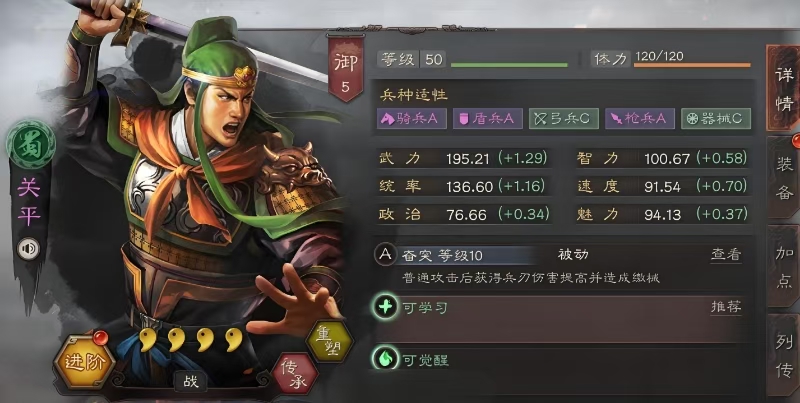Viewport: 800px width, 403px height.
Task: Open 推荐 recommended skills
Action: [x=726, y=307]
